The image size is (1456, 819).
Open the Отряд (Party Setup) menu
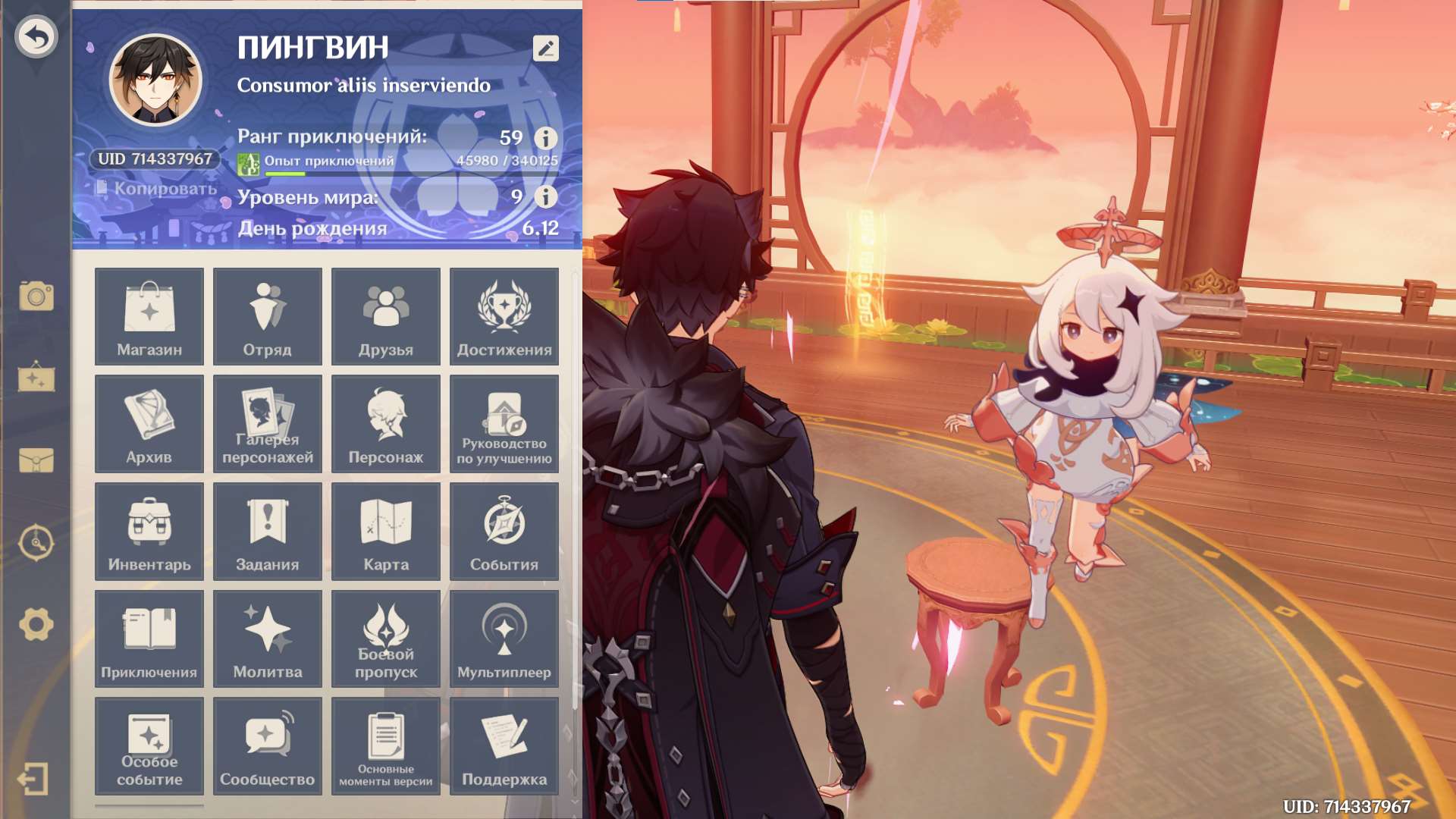pos(267,316)
